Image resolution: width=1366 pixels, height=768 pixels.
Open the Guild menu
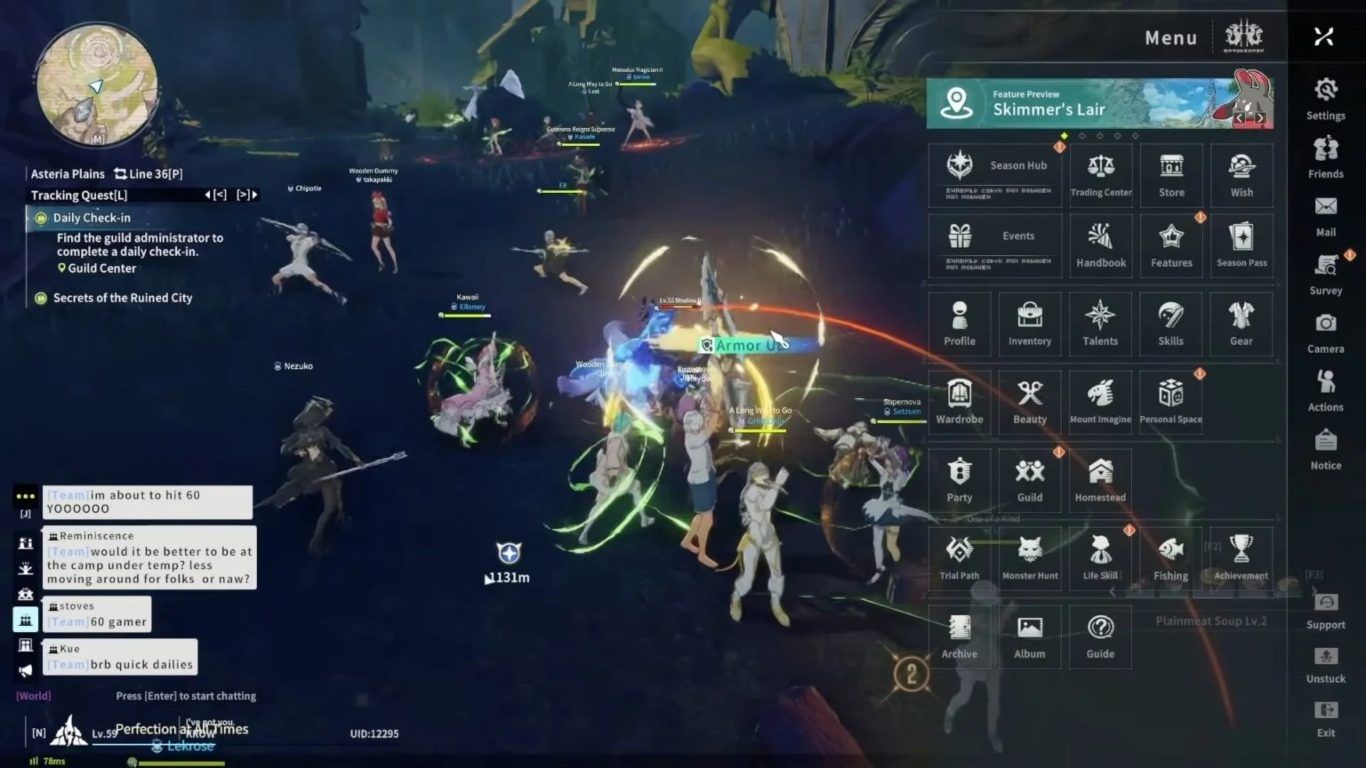[1030, 480]
